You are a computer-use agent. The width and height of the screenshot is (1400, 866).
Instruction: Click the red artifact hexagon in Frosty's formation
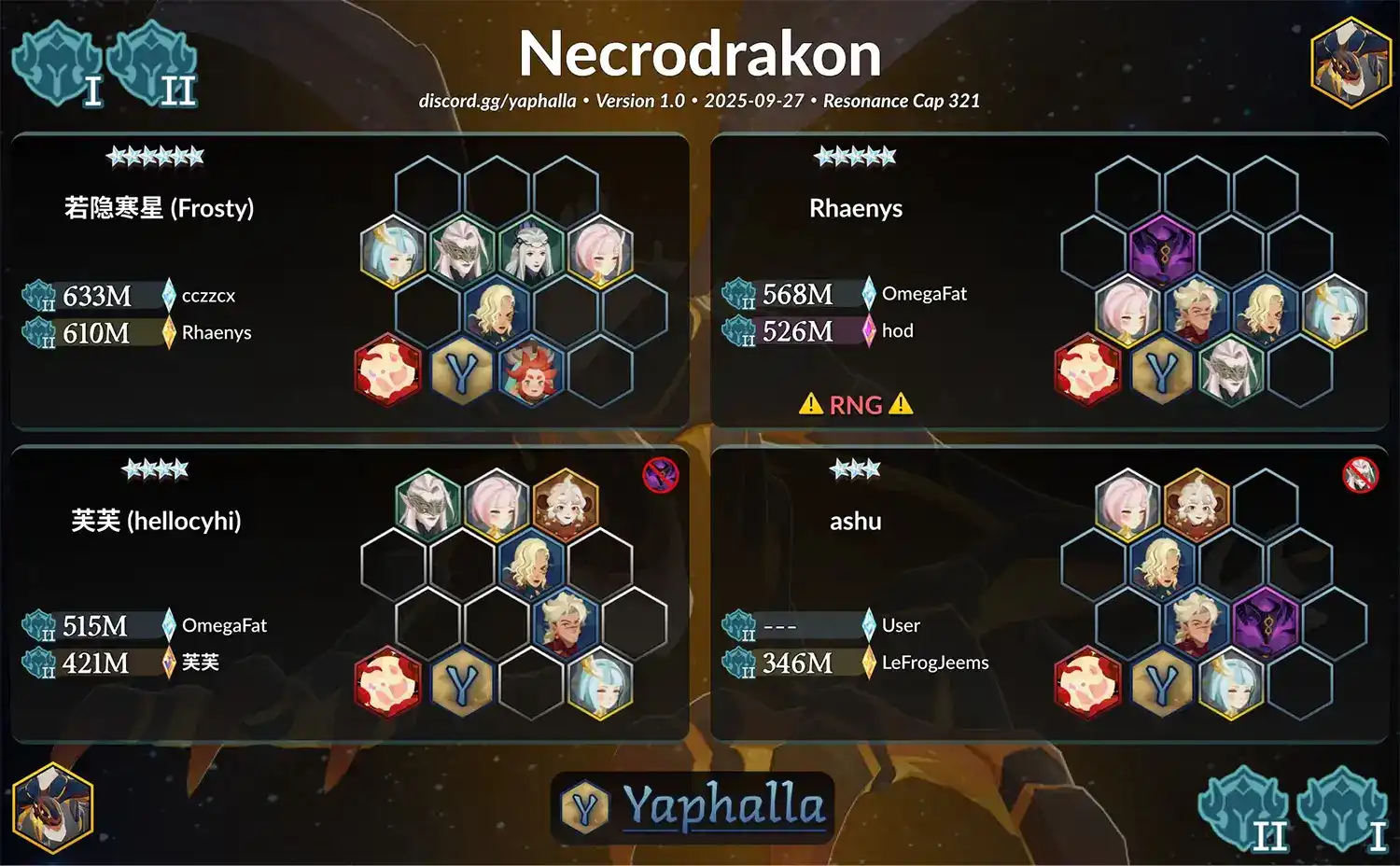387,370
